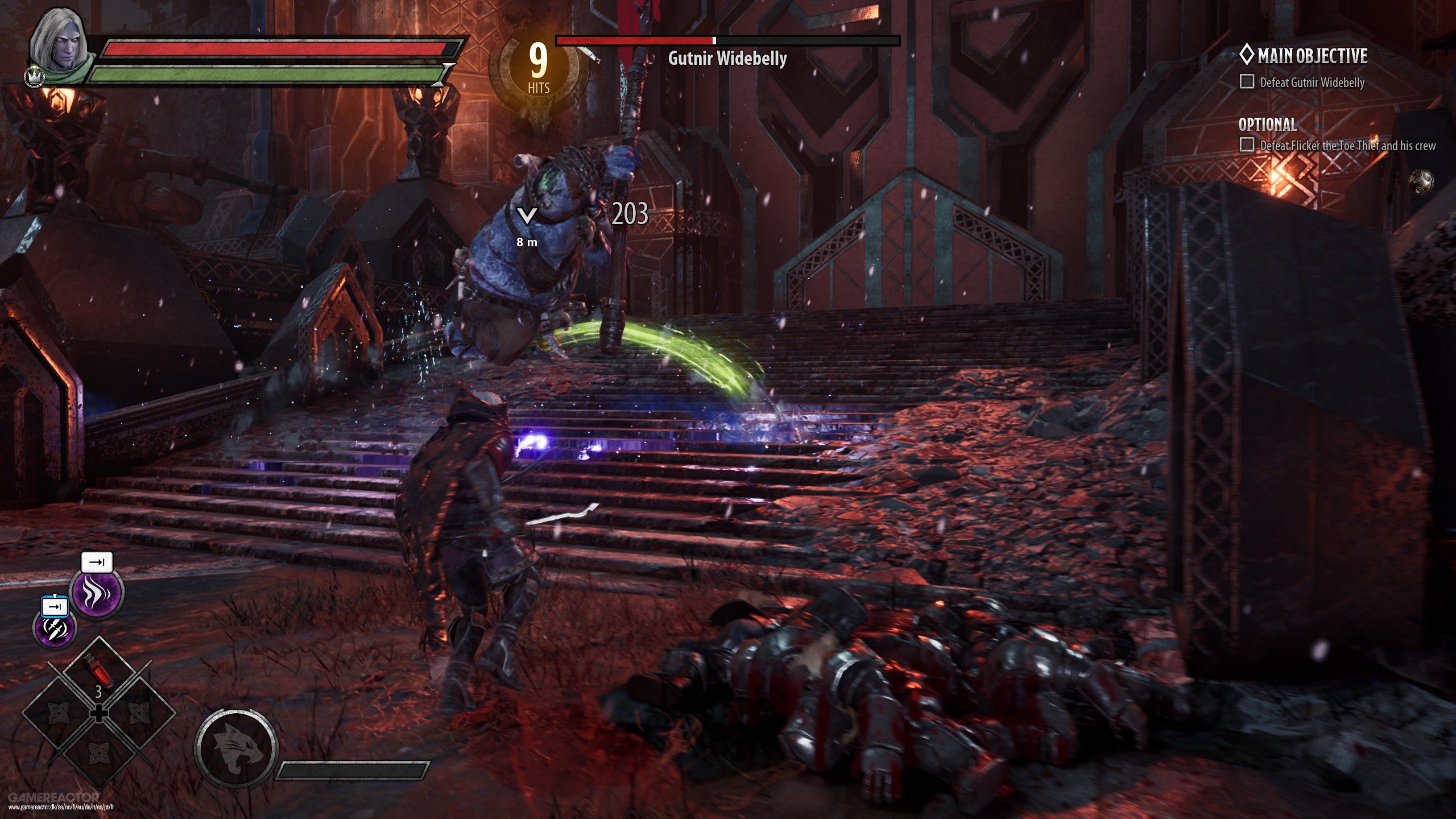Open the Gamereactor watermark link
Screen dimensions: 1456x819
(x=54, y=797)
